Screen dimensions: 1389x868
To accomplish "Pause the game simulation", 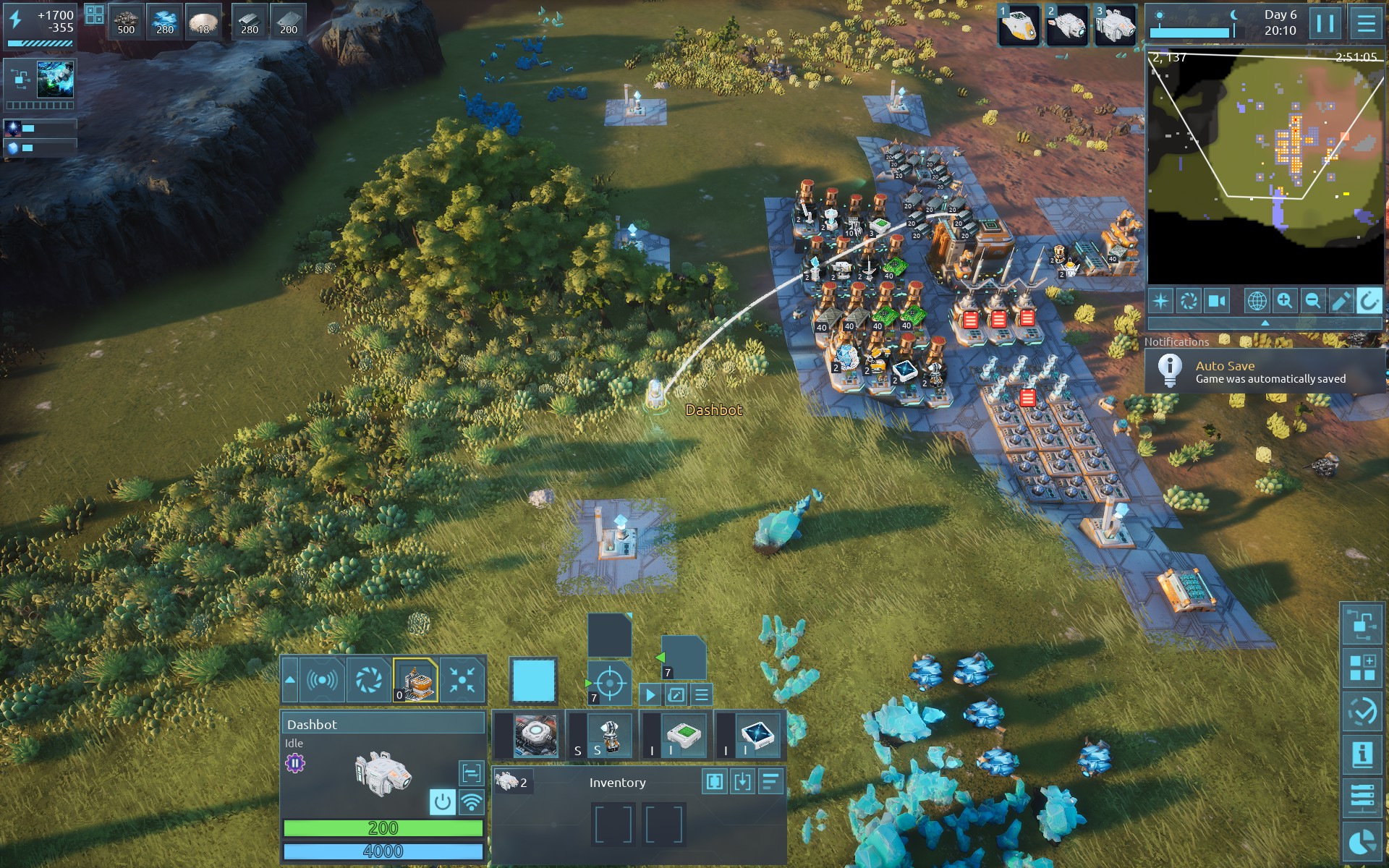I will coord(1325,24).
